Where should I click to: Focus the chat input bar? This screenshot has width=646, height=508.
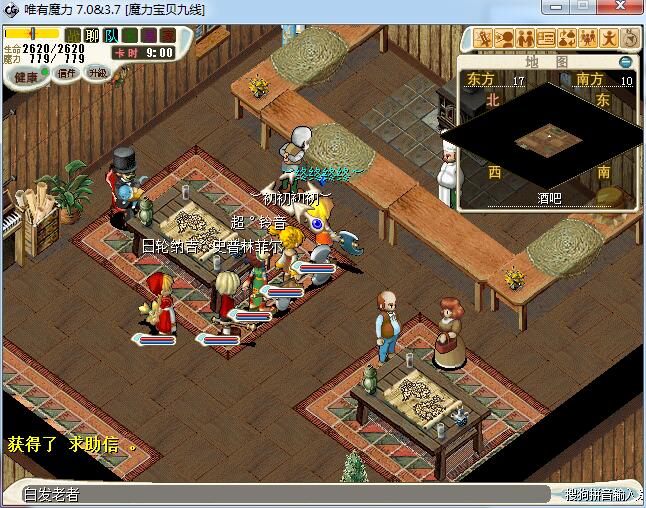(x=280, y=494)
